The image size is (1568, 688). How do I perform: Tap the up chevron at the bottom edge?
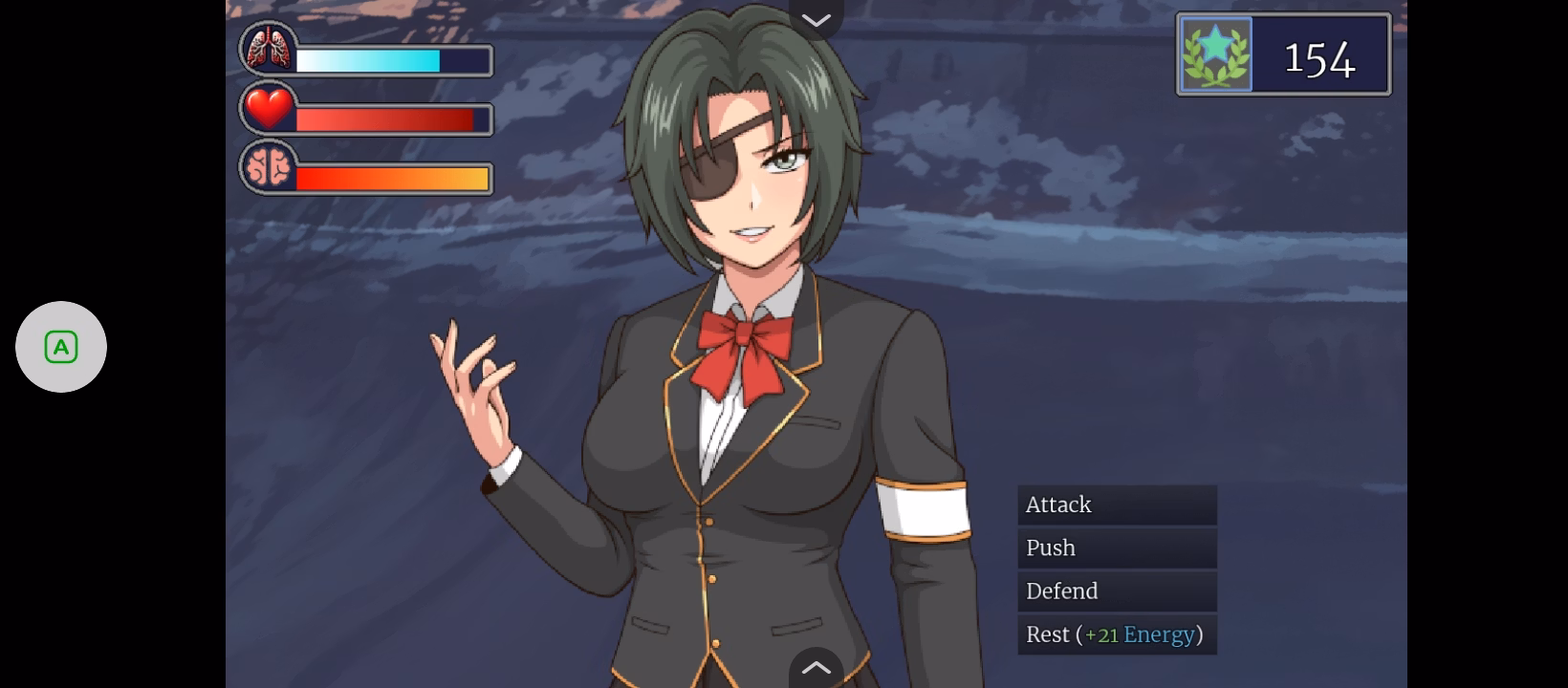click(816, 669)
